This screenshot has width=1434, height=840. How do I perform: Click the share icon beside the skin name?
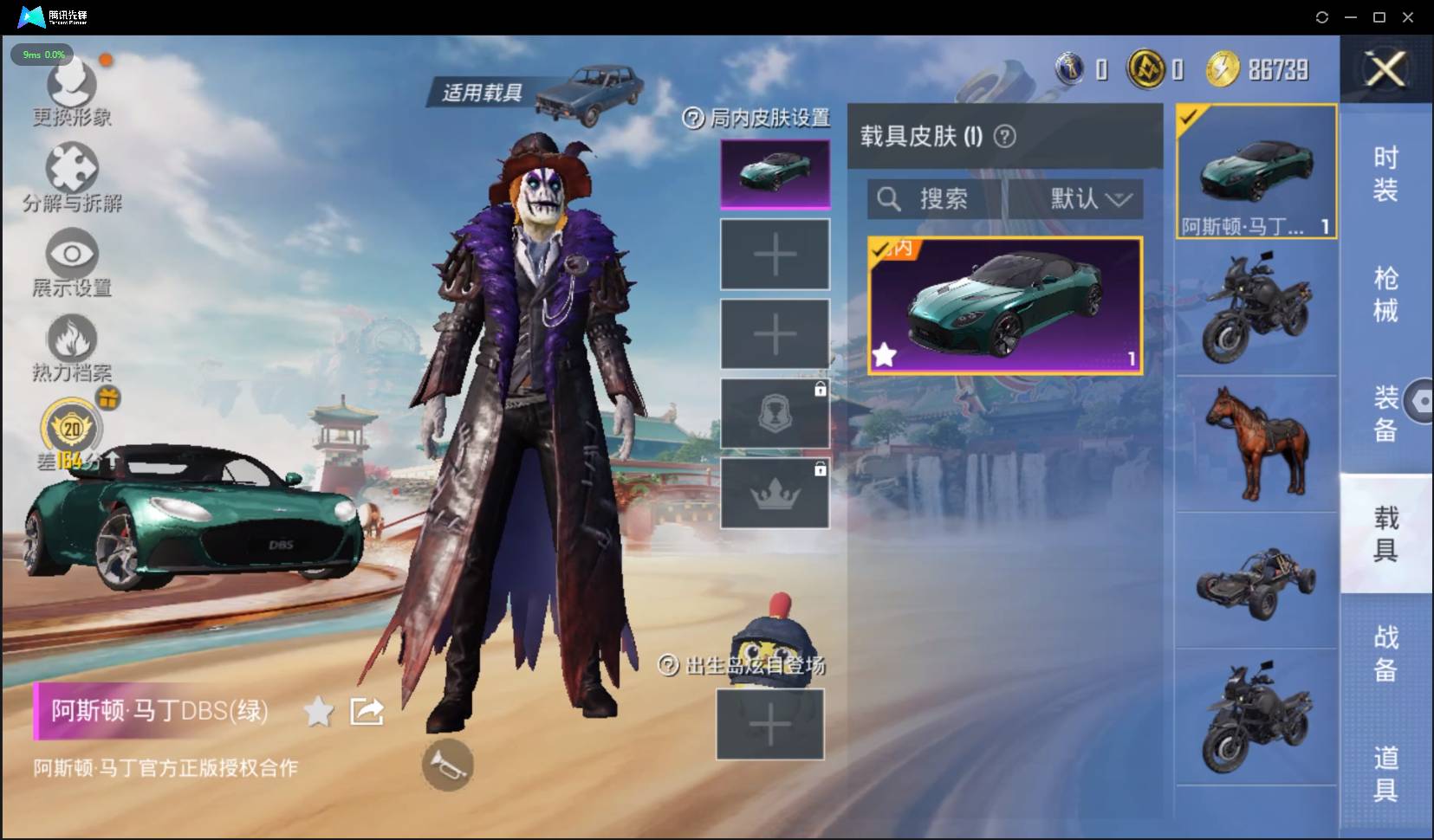click(x=367, y=710)
